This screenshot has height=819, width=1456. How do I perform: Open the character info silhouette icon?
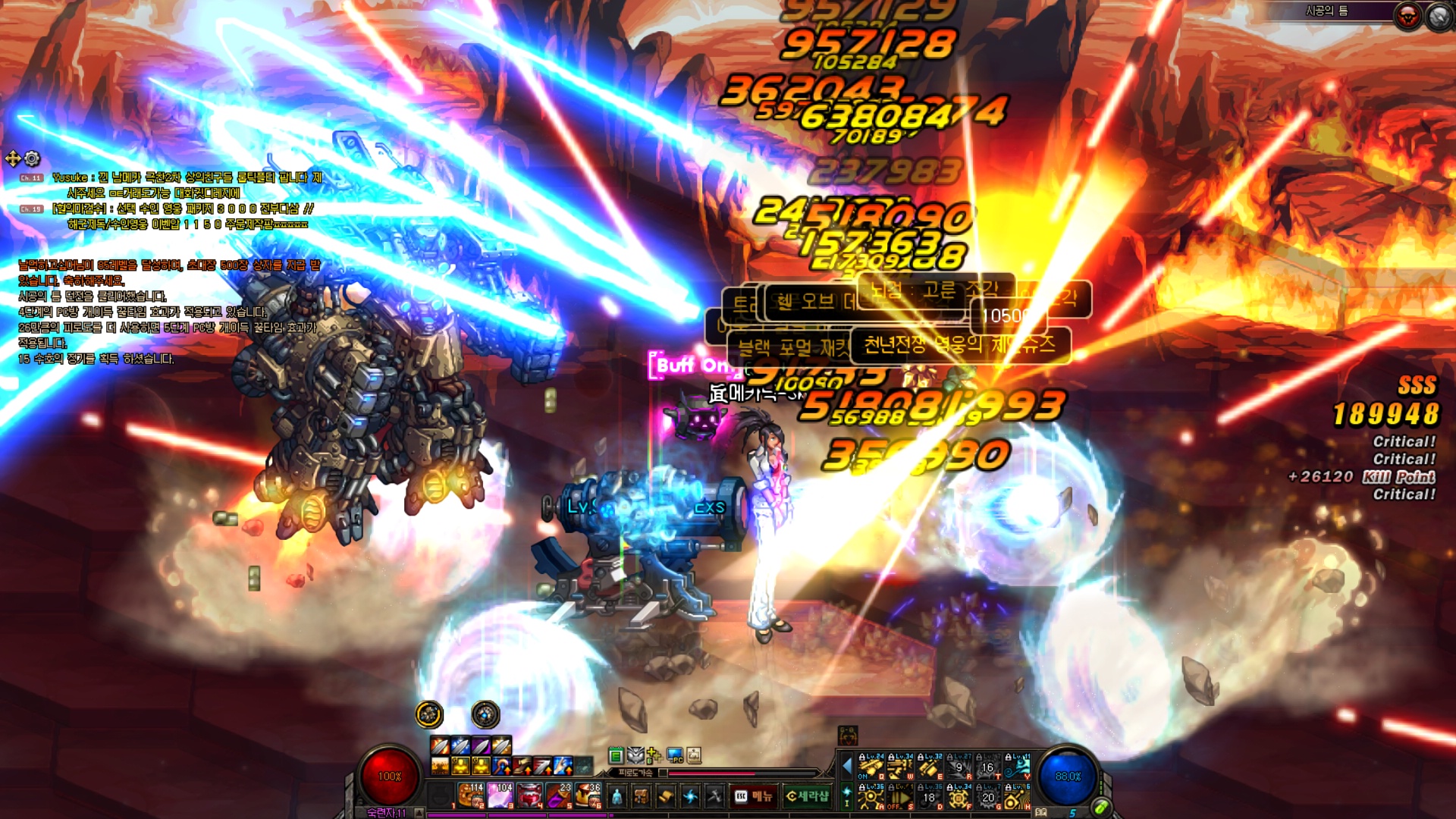click(x=617, y=796)
